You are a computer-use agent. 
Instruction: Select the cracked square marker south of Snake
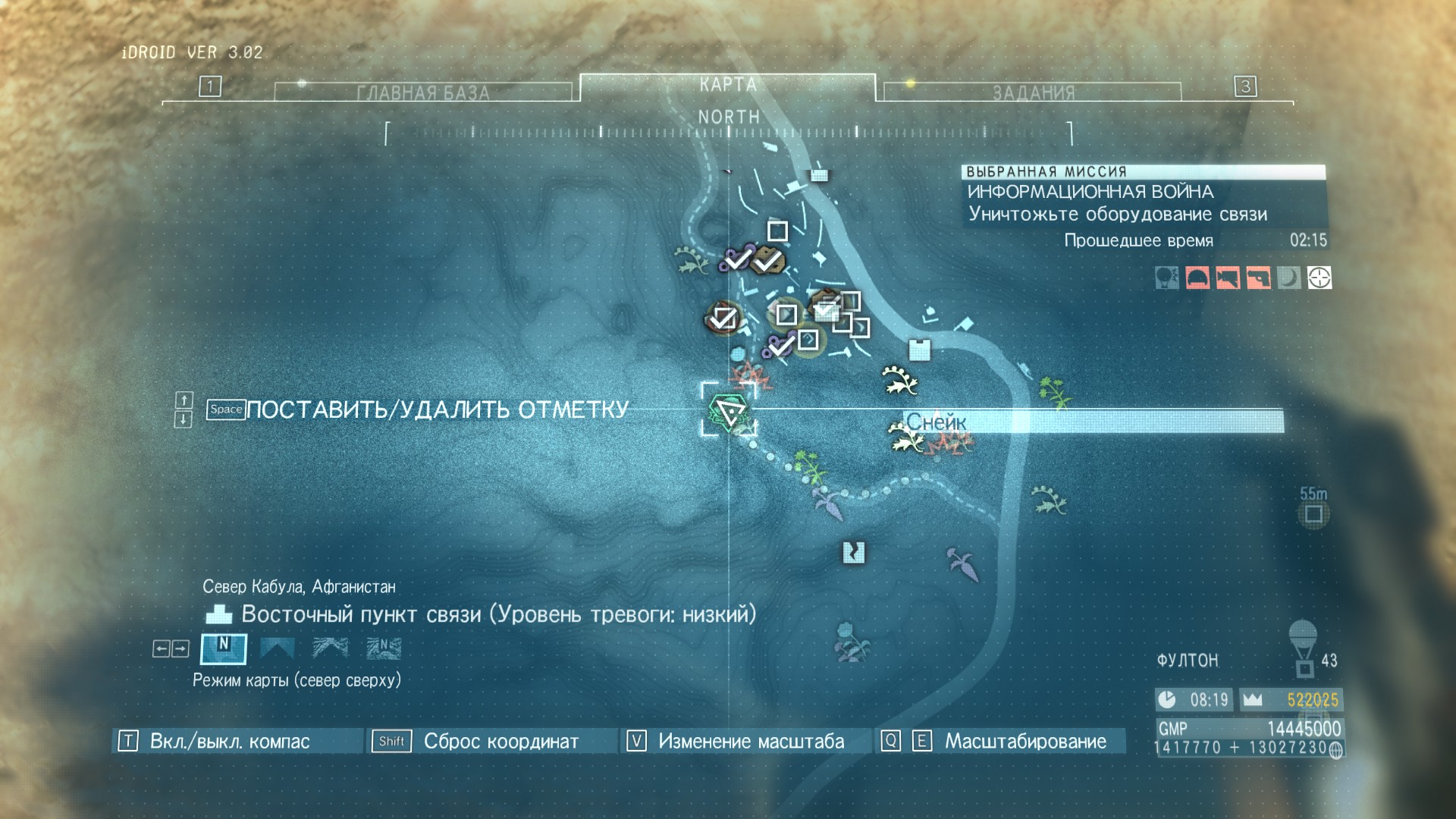(854, 552)
